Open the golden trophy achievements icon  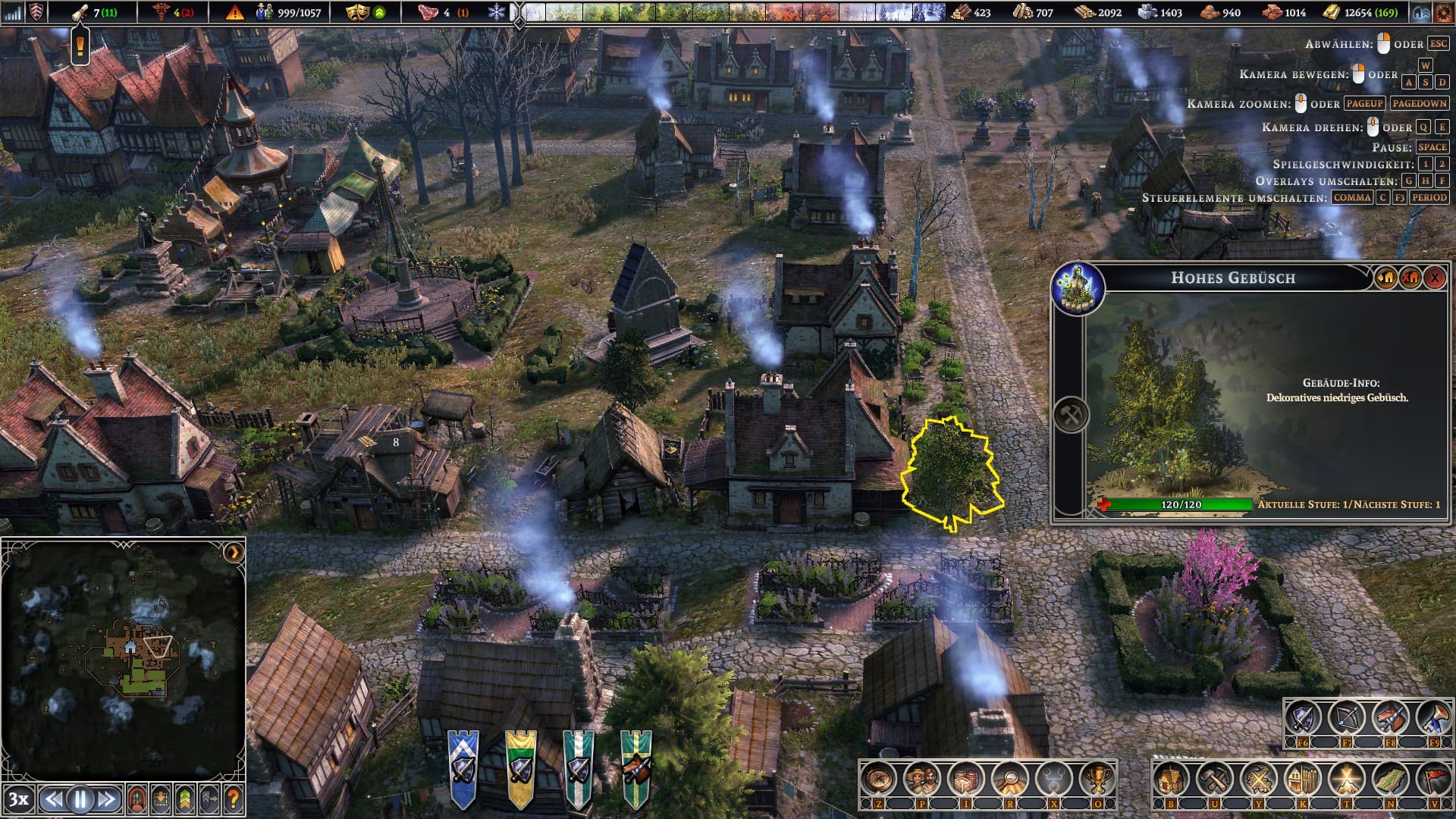point(1097,779)
